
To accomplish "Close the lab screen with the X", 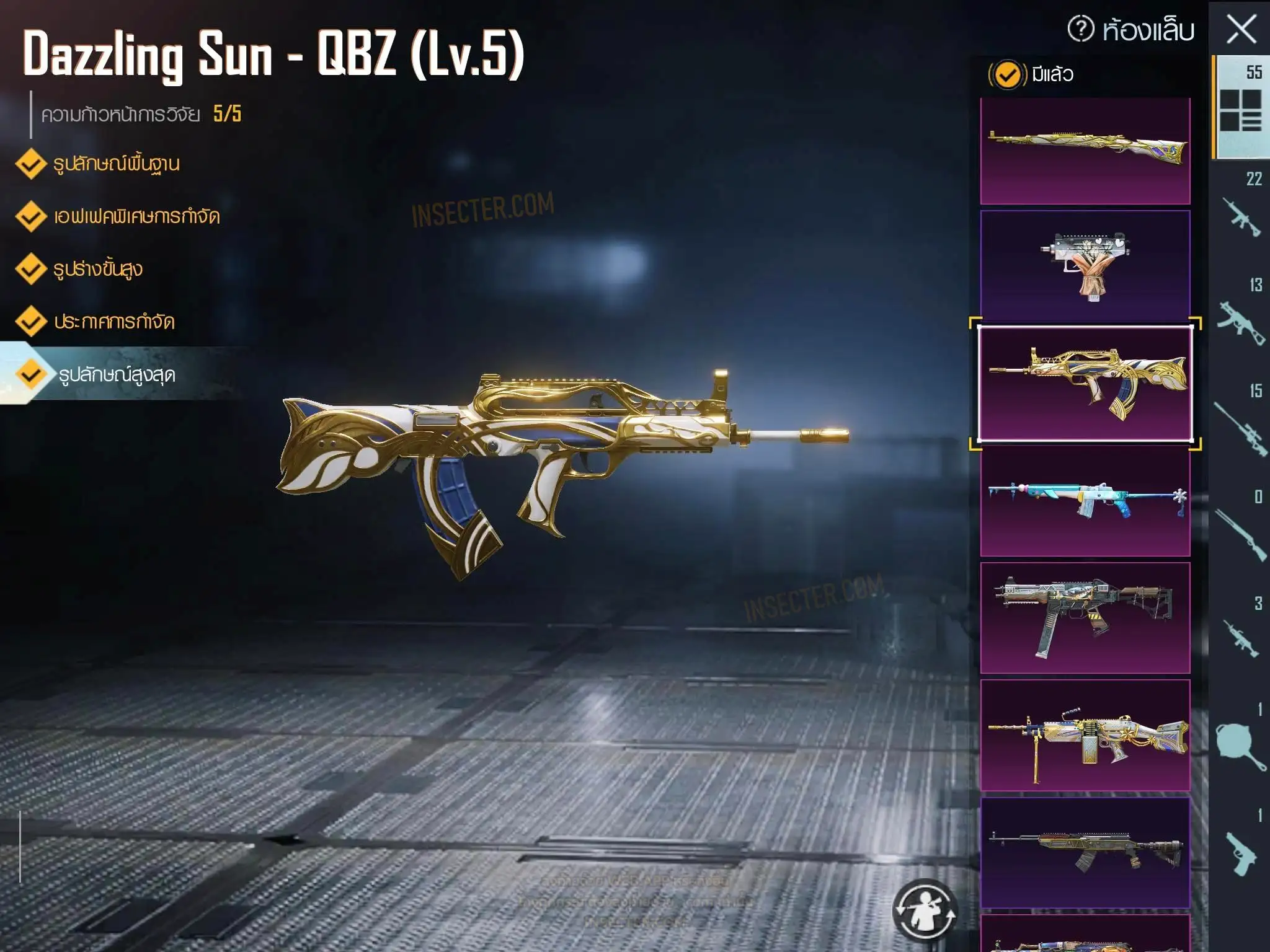I will tap(1241, 29).
